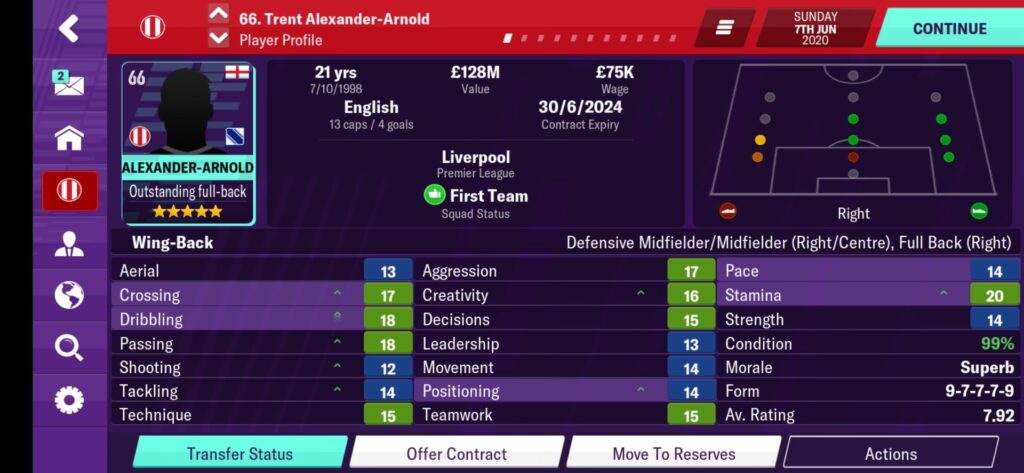Show next player with down arrow

[x=219, y=39]
